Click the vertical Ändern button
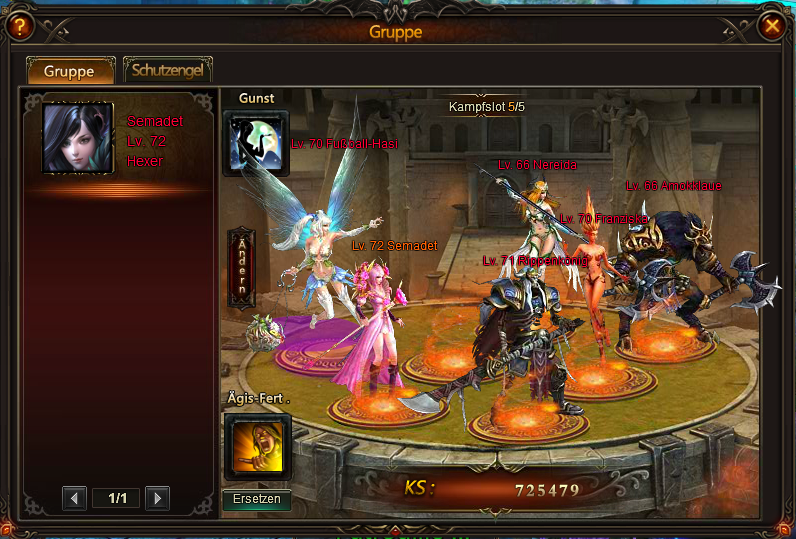Image resolution: width=796 pixels, height=539 pixels. tap(241, 266)
